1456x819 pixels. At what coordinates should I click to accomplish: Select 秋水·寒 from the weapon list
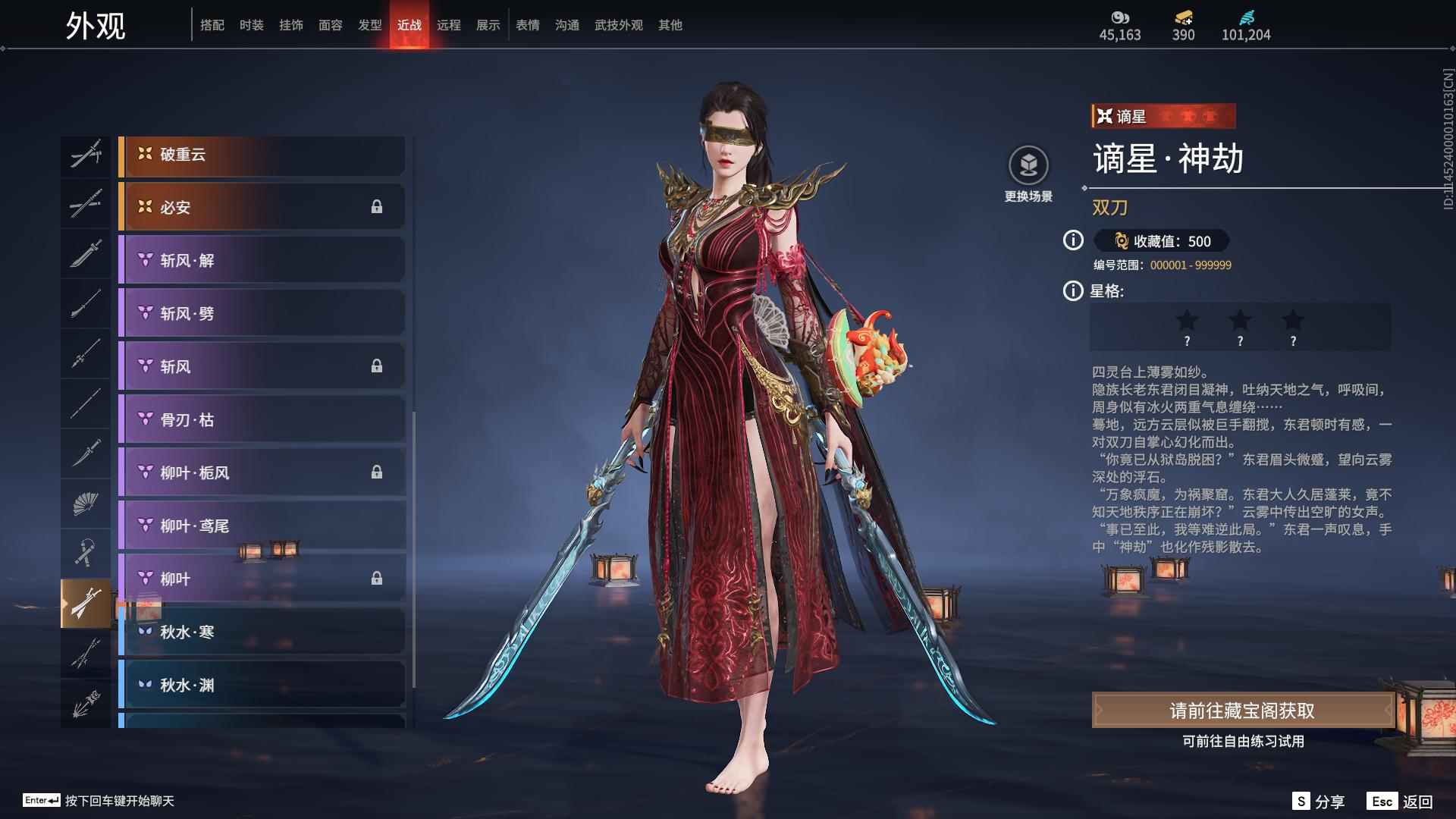(x=262, y=632)
